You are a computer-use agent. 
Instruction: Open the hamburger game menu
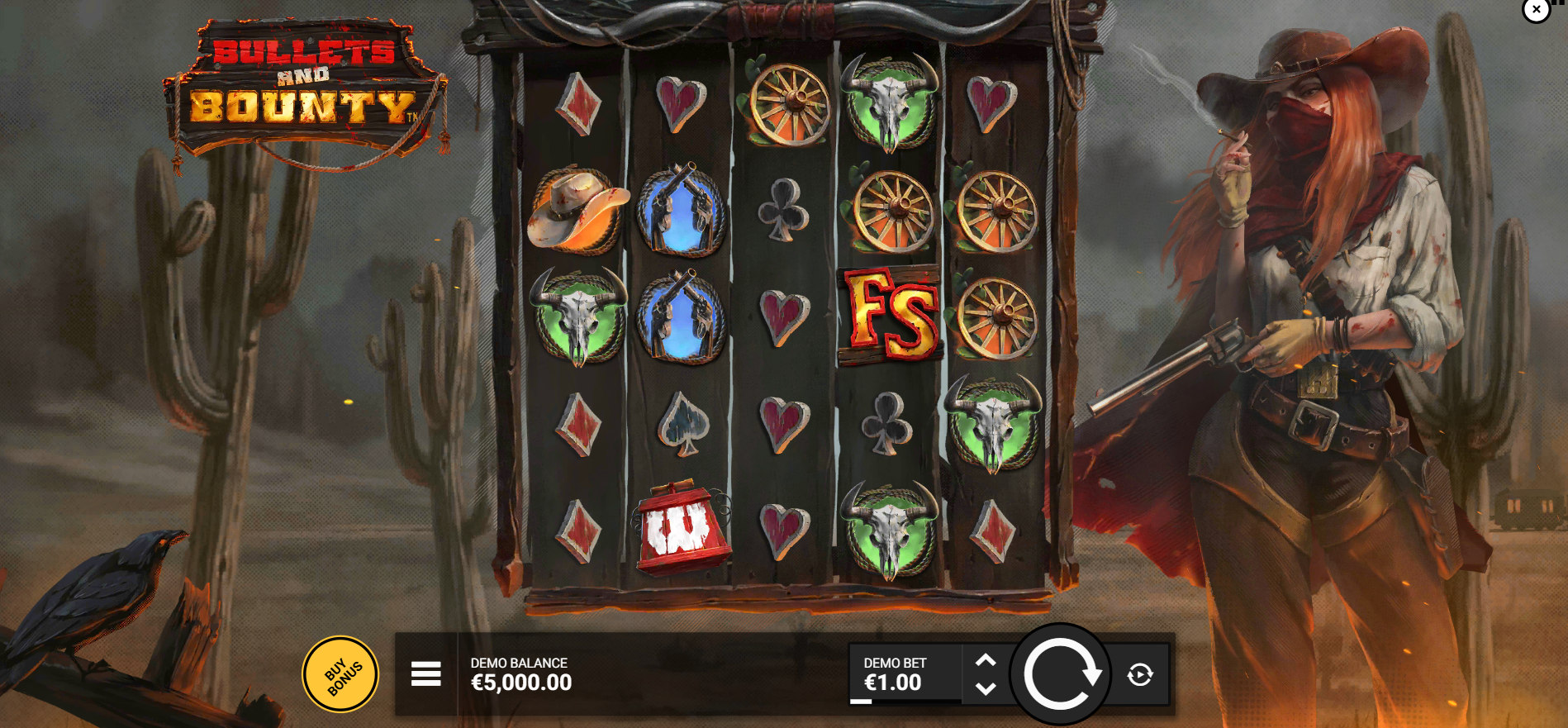(x=426, y=674)
